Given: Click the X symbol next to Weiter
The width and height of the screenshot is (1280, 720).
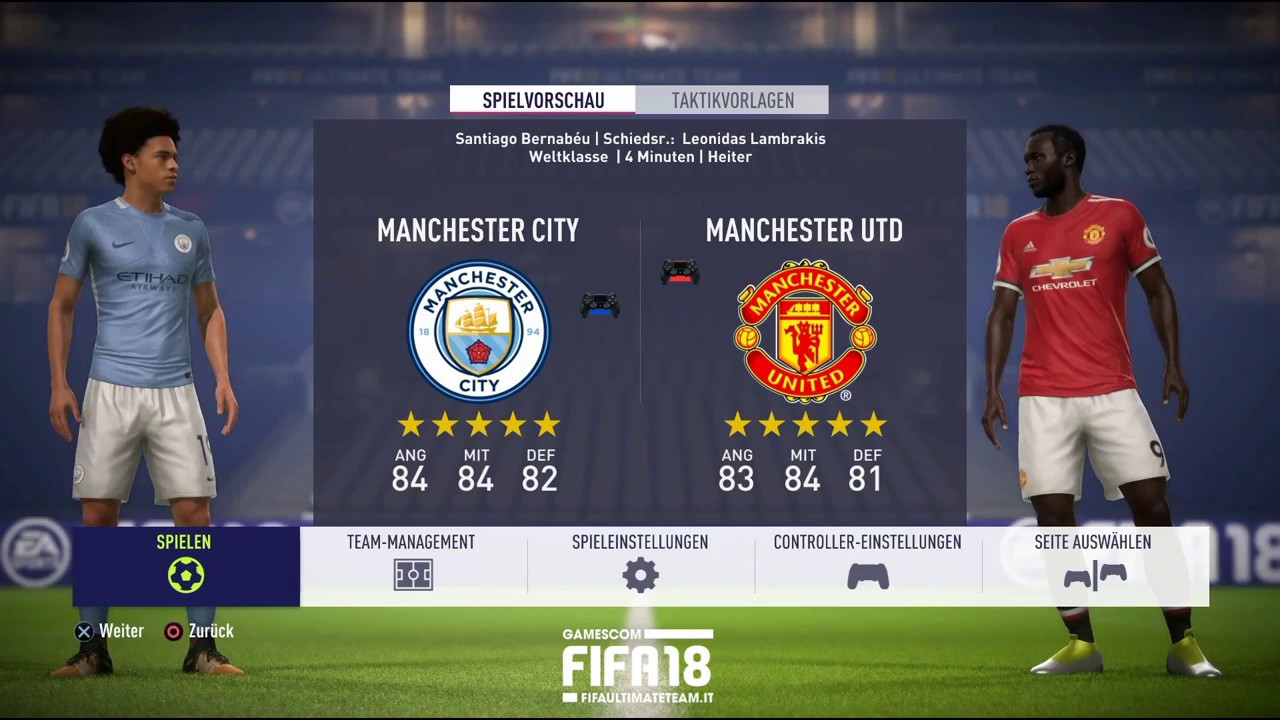Looking at the screenshot, I should click(83, 631).
